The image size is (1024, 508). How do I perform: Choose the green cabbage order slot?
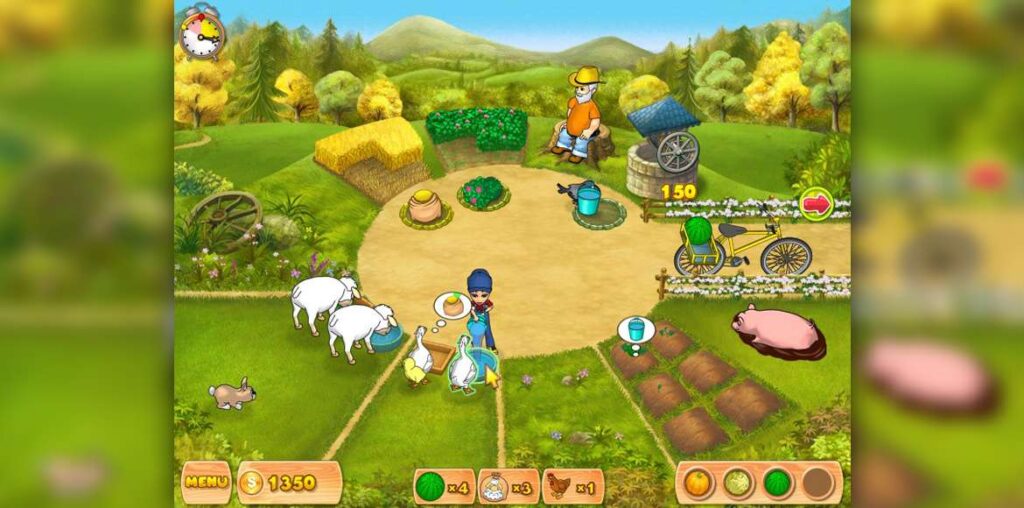pyautogui.click(x=739, y=483)
